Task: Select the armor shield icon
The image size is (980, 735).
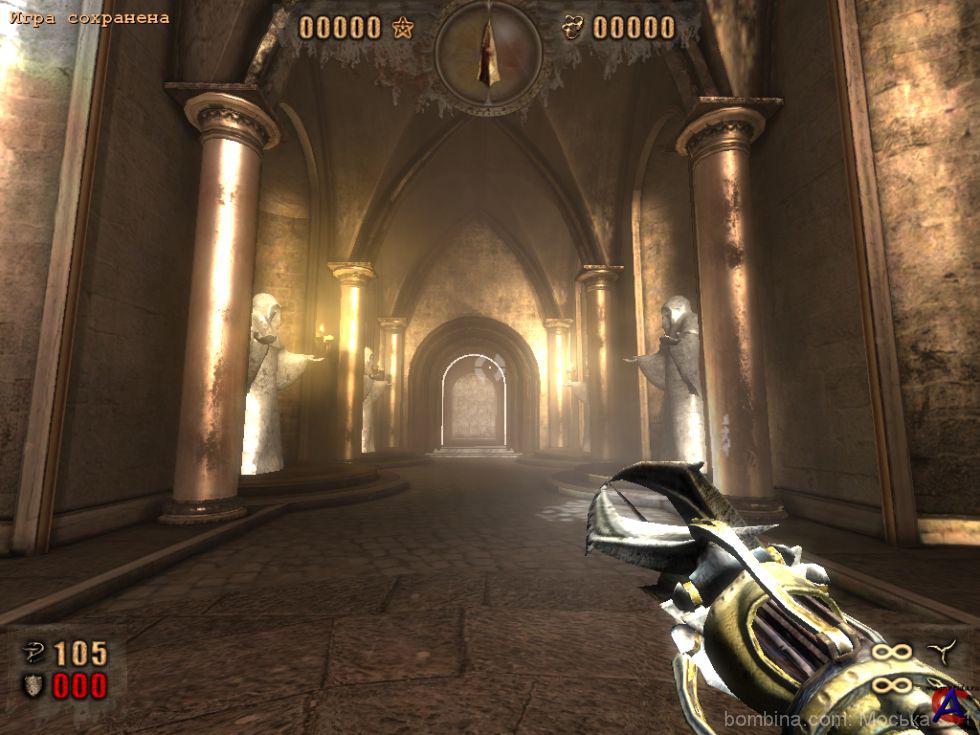Action: pos(34,686)
